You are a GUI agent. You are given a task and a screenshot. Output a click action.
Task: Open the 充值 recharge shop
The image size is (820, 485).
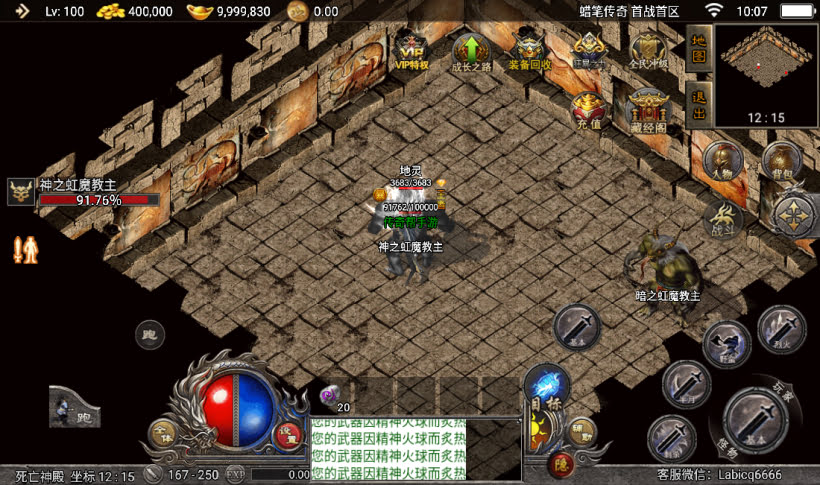click(x=588, y=108)
